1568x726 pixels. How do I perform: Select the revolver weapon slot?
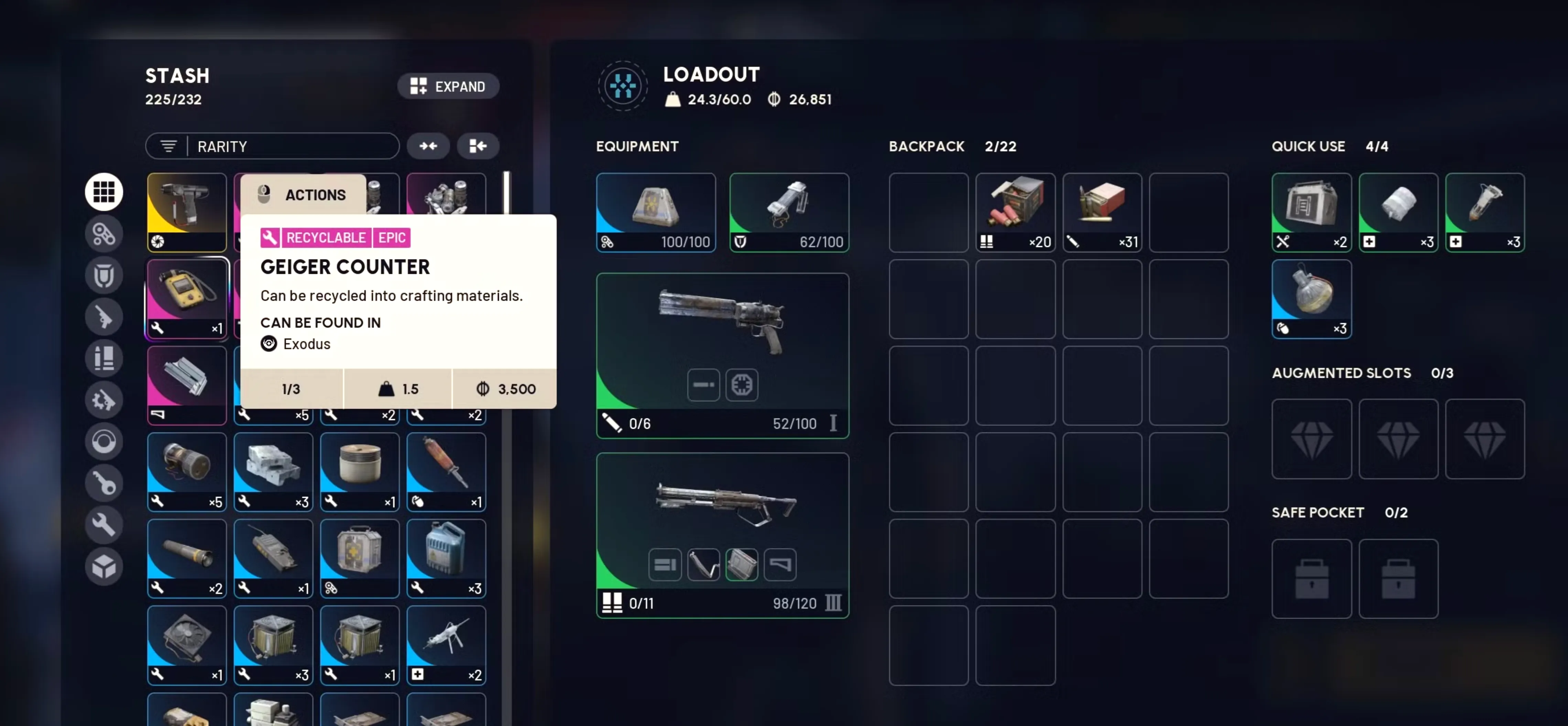click(722, 355)
